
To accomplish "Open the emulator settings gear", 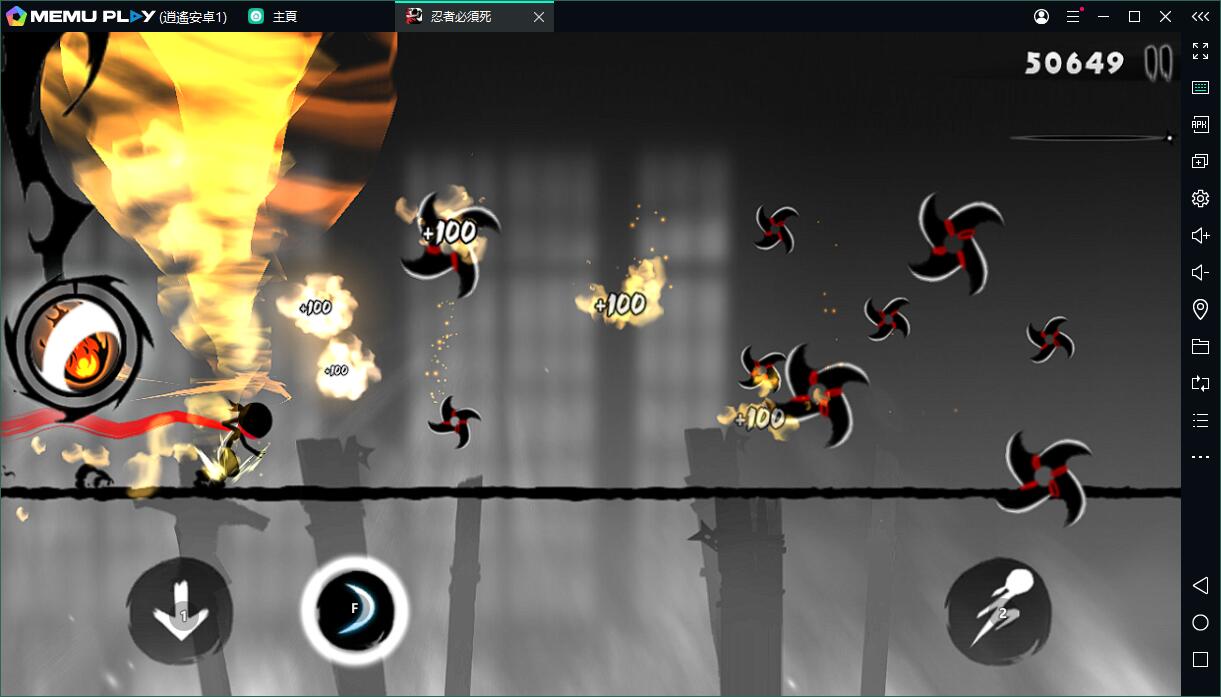I will (1200, 198).
